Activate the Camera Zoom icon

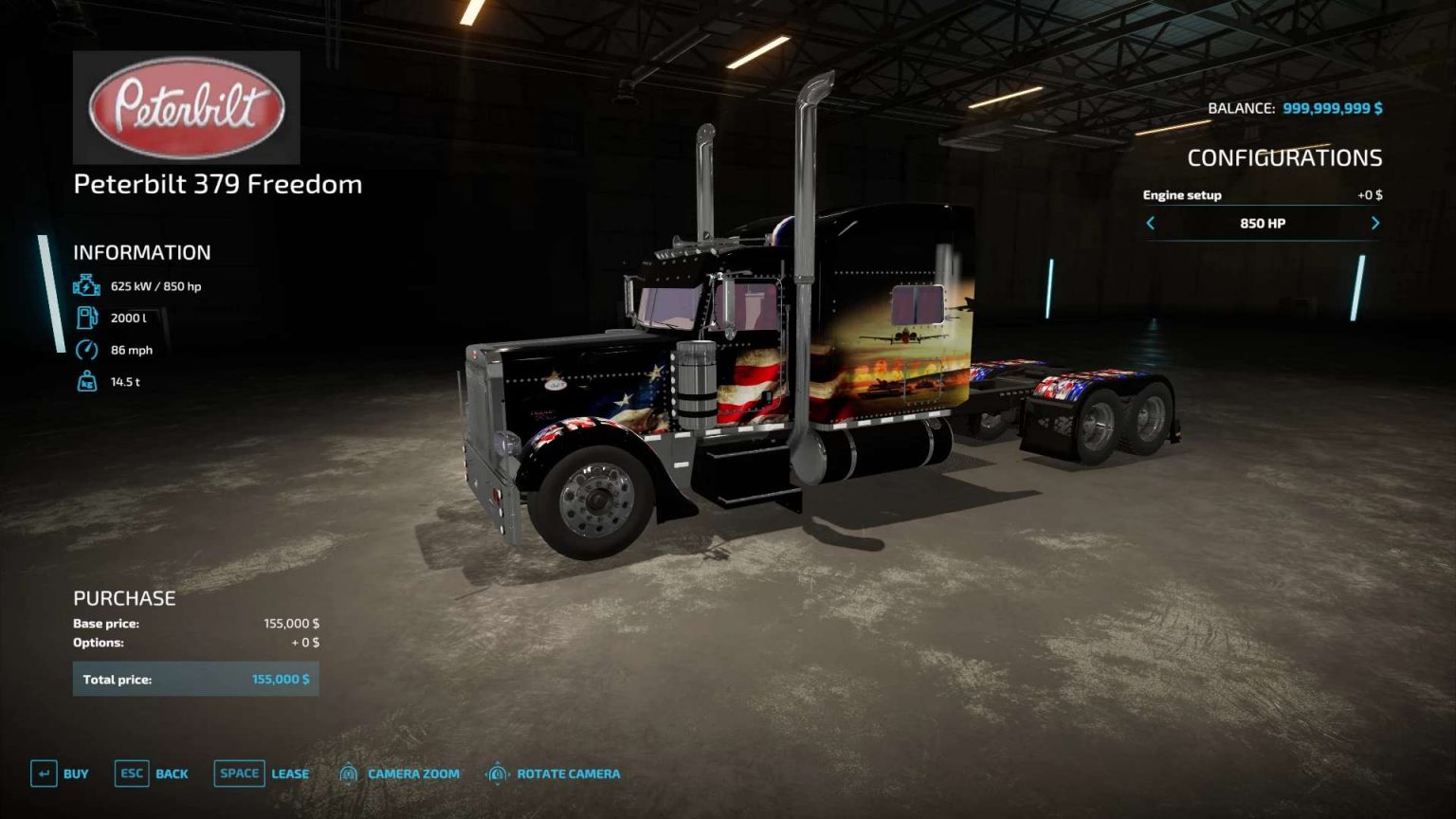tap(350, 773)
